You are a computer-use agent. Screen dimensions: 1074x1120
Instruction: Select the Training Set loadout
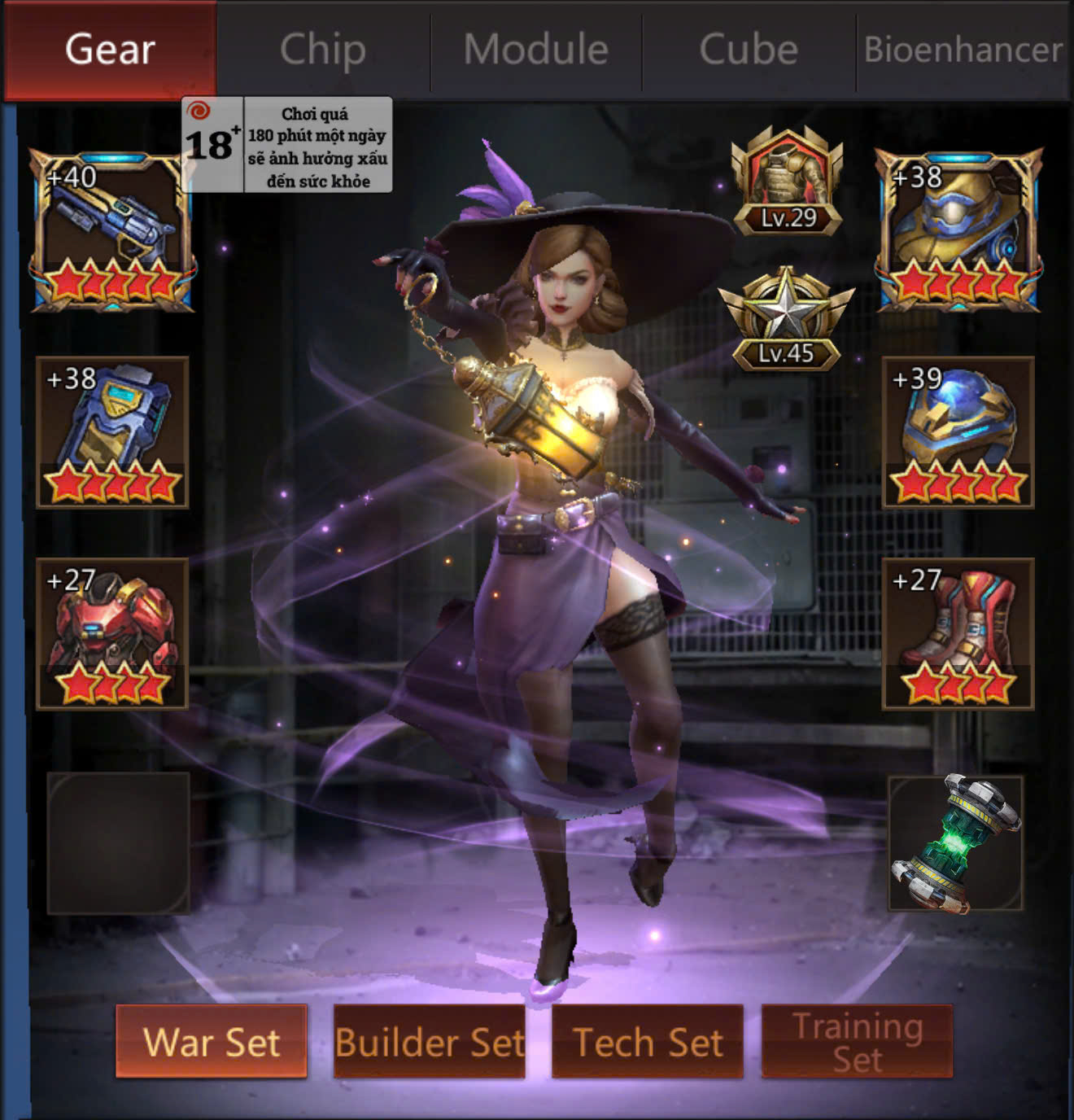857,1042
